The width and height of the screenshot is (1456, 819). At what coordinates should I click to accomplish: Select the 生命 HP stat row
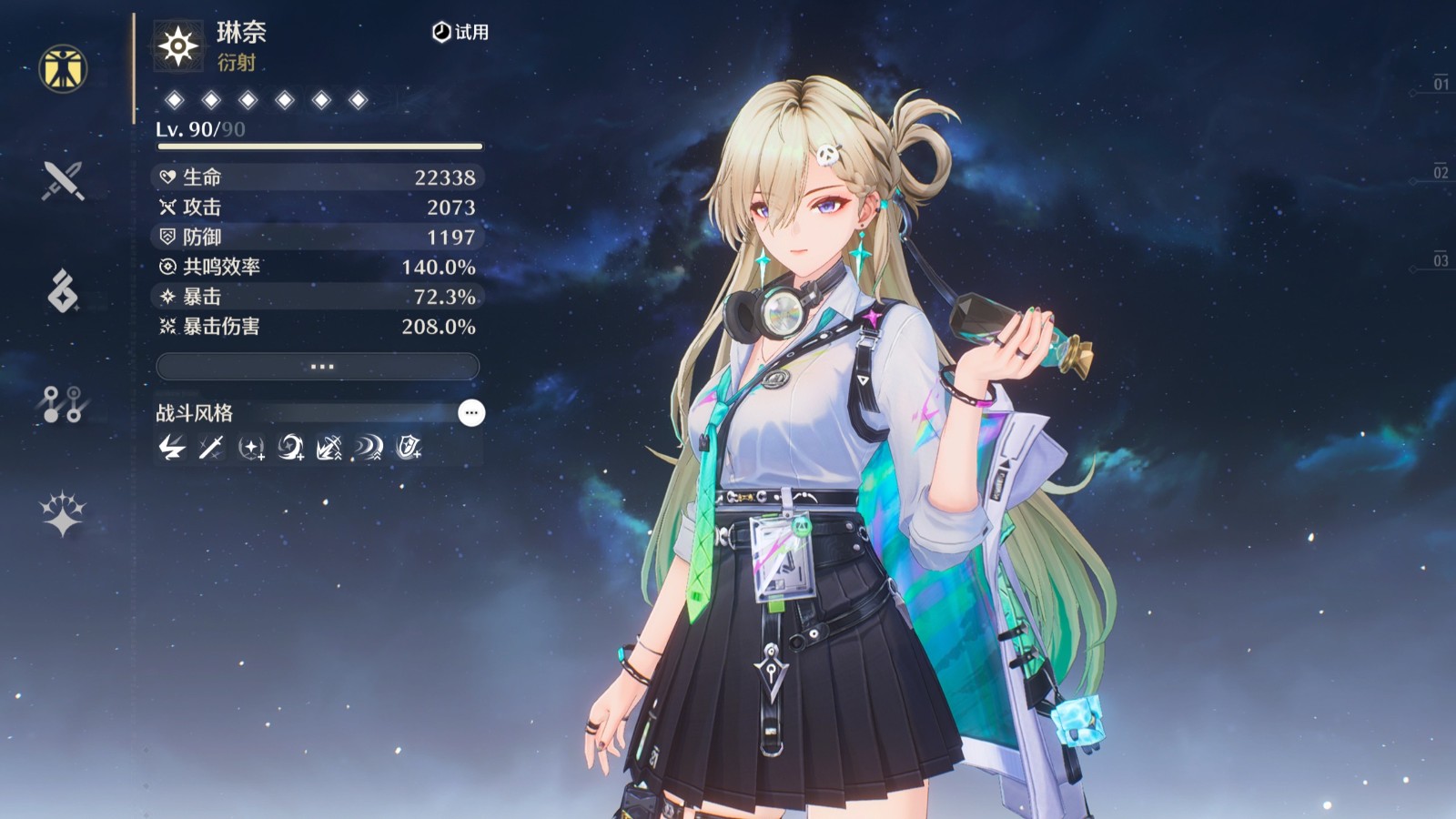[x=318, y=177]
